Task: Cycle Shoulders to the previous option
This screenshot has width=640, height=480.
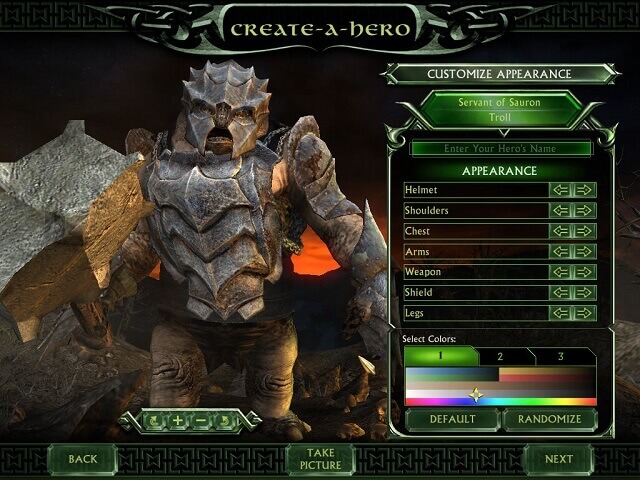Action: (x=561, y=211)
